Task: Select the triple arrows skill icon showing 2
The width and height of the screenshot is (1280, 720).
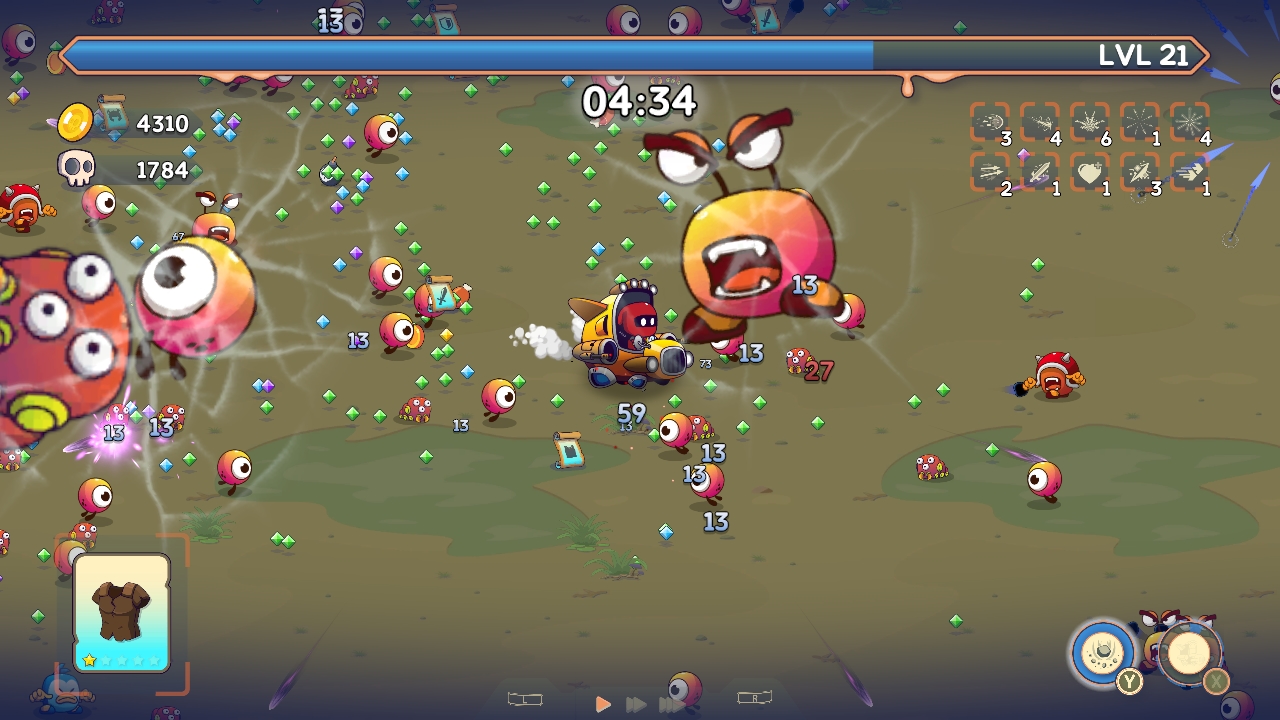Action: 989,170
